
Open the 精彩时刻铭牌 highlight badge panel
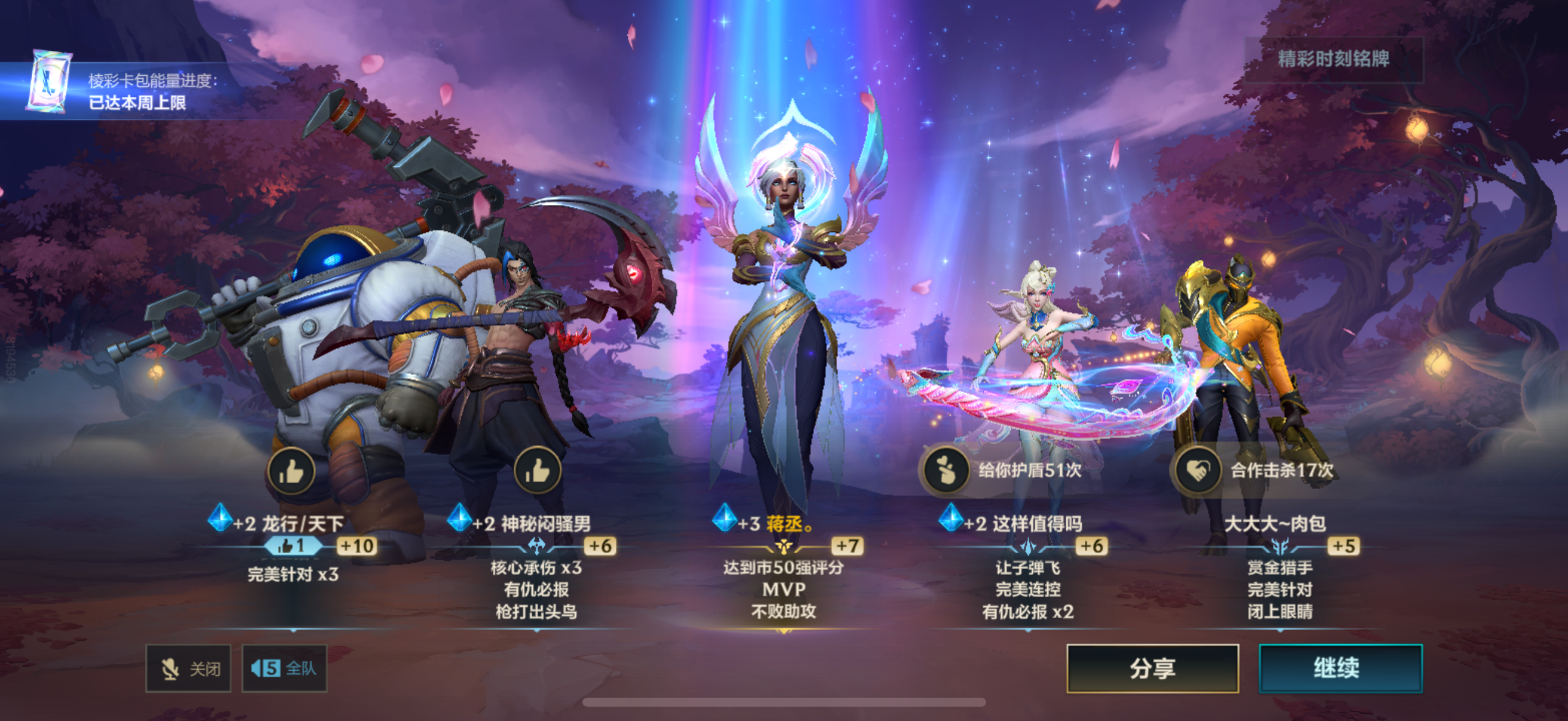(x=1333, y=59)
